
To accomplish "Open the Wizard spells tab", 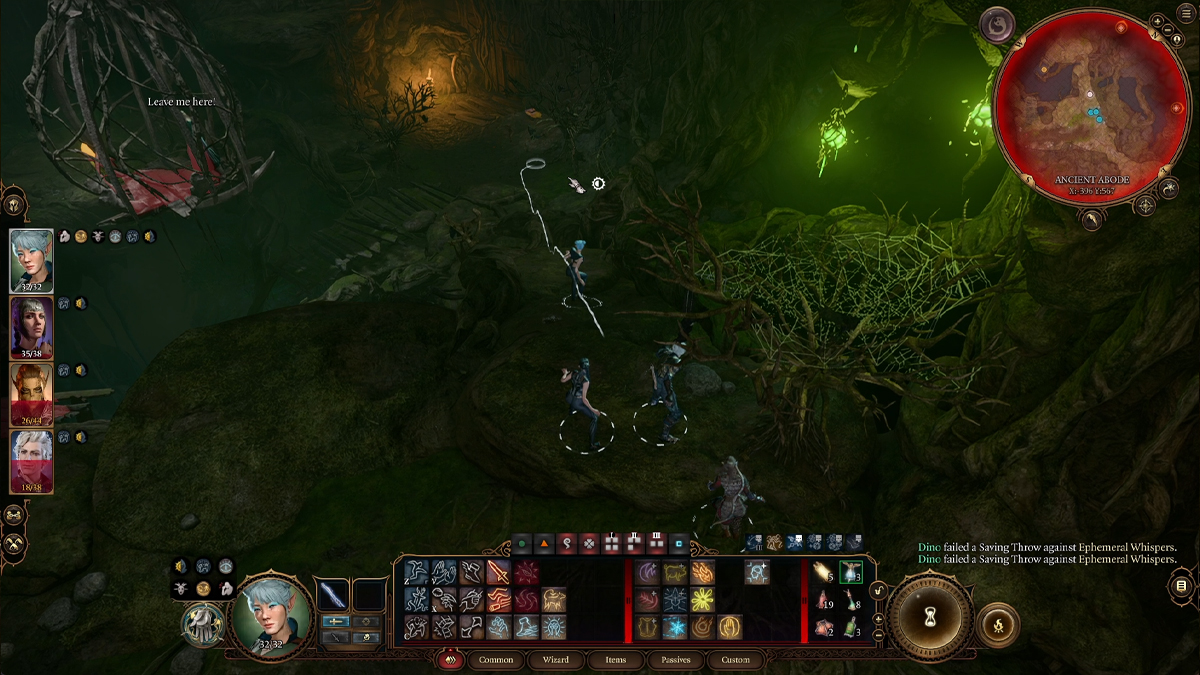I will coord(556,660).
